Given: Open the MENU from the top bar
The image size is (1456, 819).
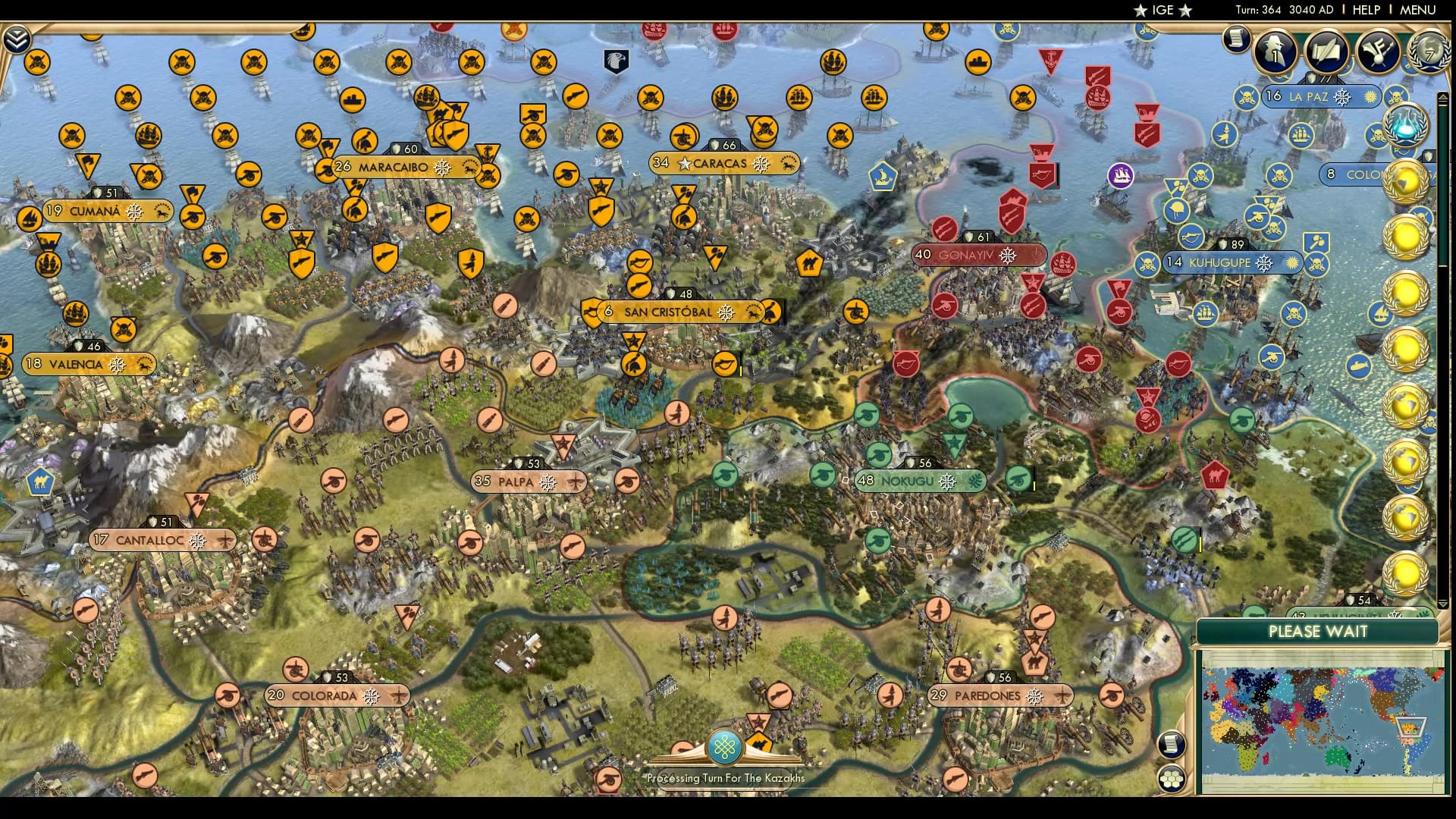Looking at the screenshot, I should click(1417, 10).
